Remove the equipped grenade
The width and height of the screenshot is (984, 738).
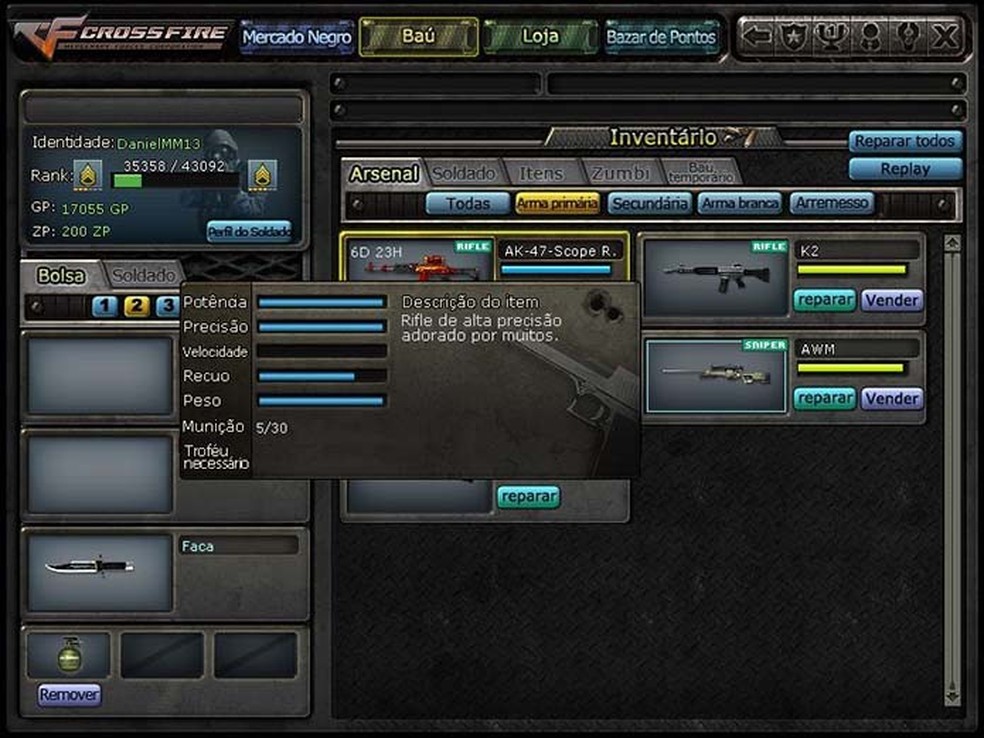(69, 694)
